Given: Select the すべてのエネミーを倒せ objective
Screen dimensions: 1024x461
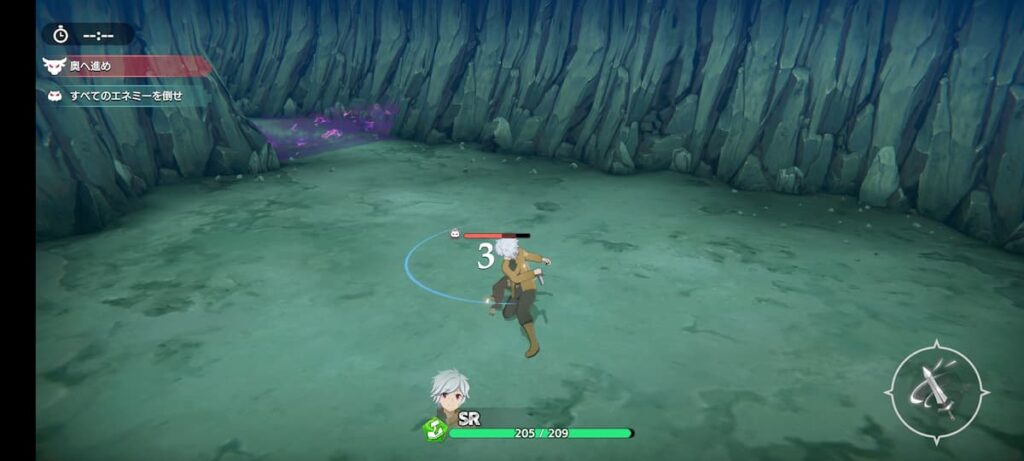Looking at the screenshot, I should click(x=124, y=95).
